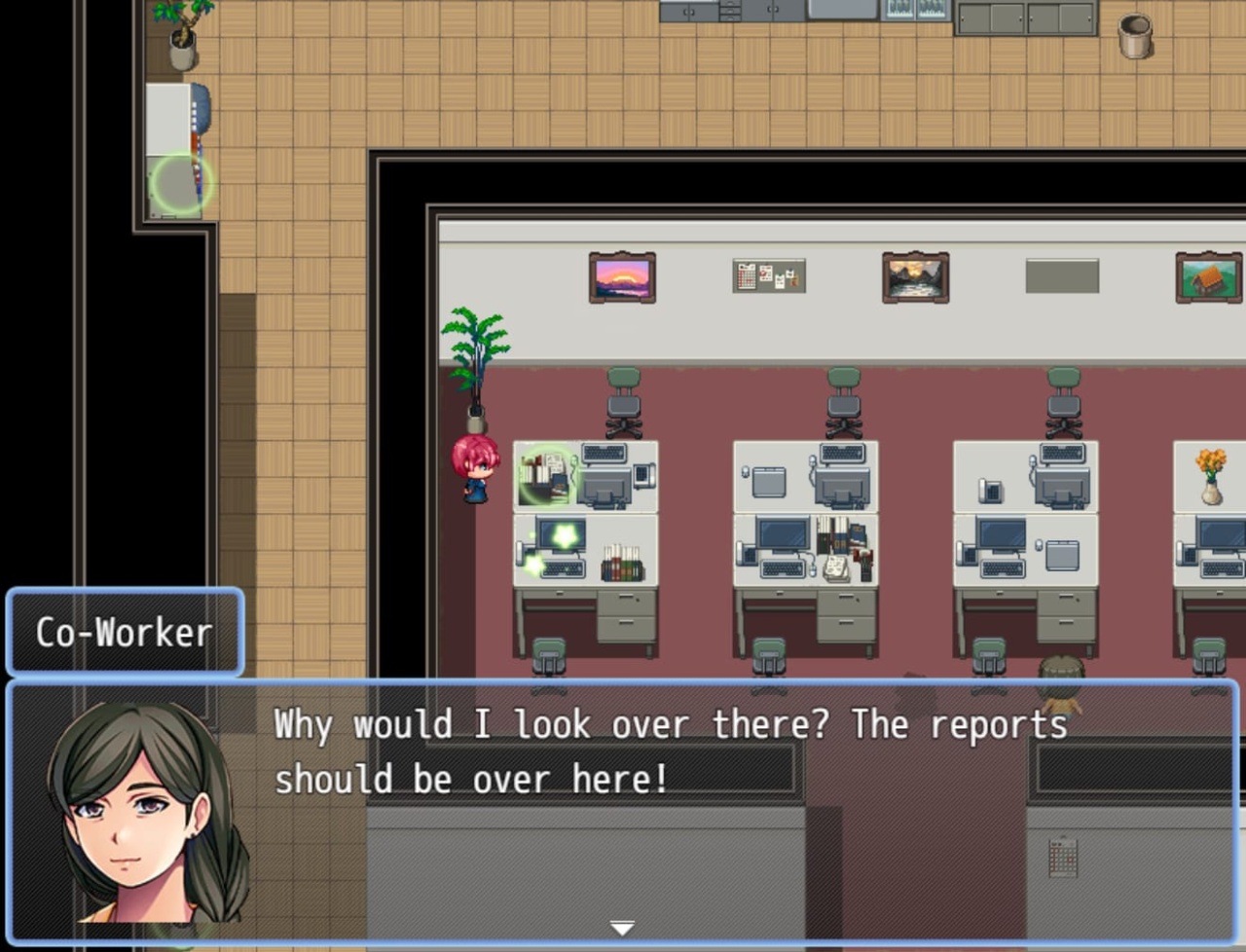The width and height of the screenshot is (1246, 952).
Task: Advance dialogue with the white down arrow
Action: click(x=622, y=928)
